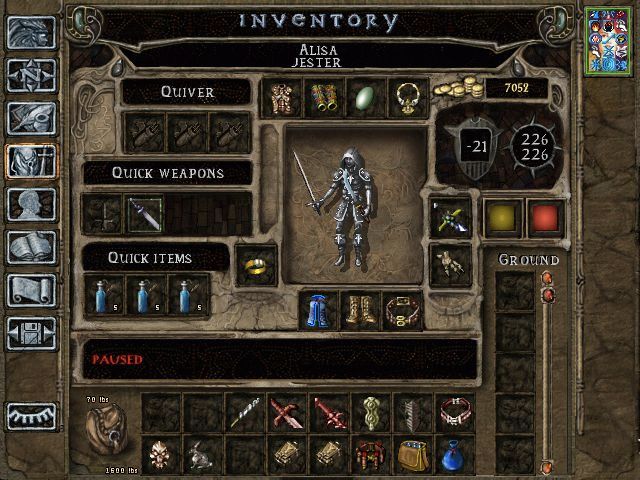Pick up the equipped green cloak stone
Screen dimensions: 640x480
363,98
